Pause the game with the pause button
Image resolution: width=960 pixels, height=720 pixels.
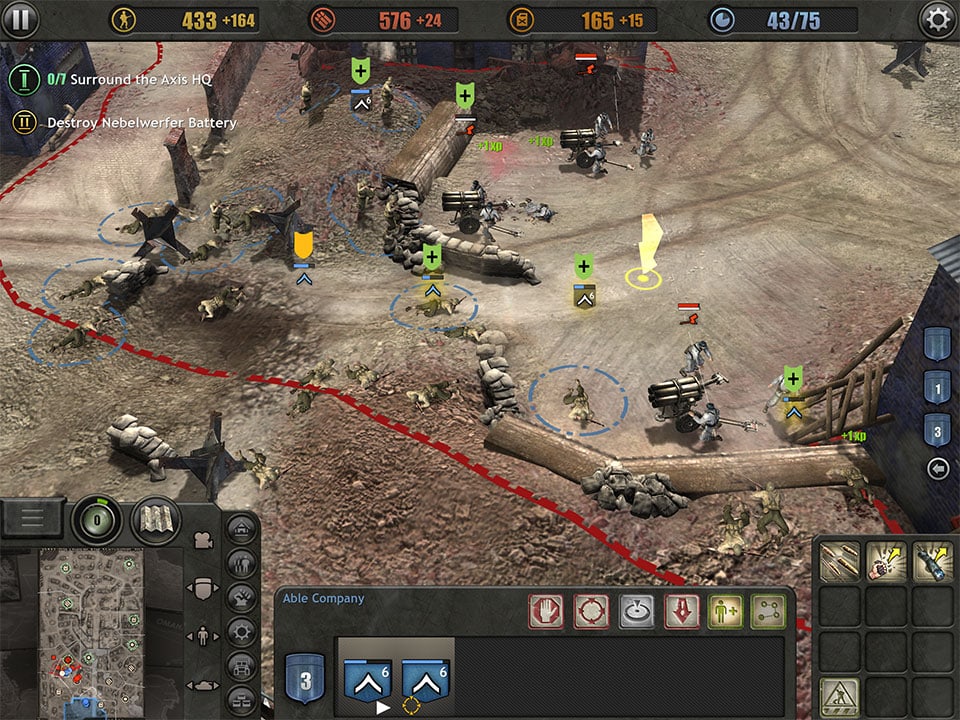click(20, 19)
